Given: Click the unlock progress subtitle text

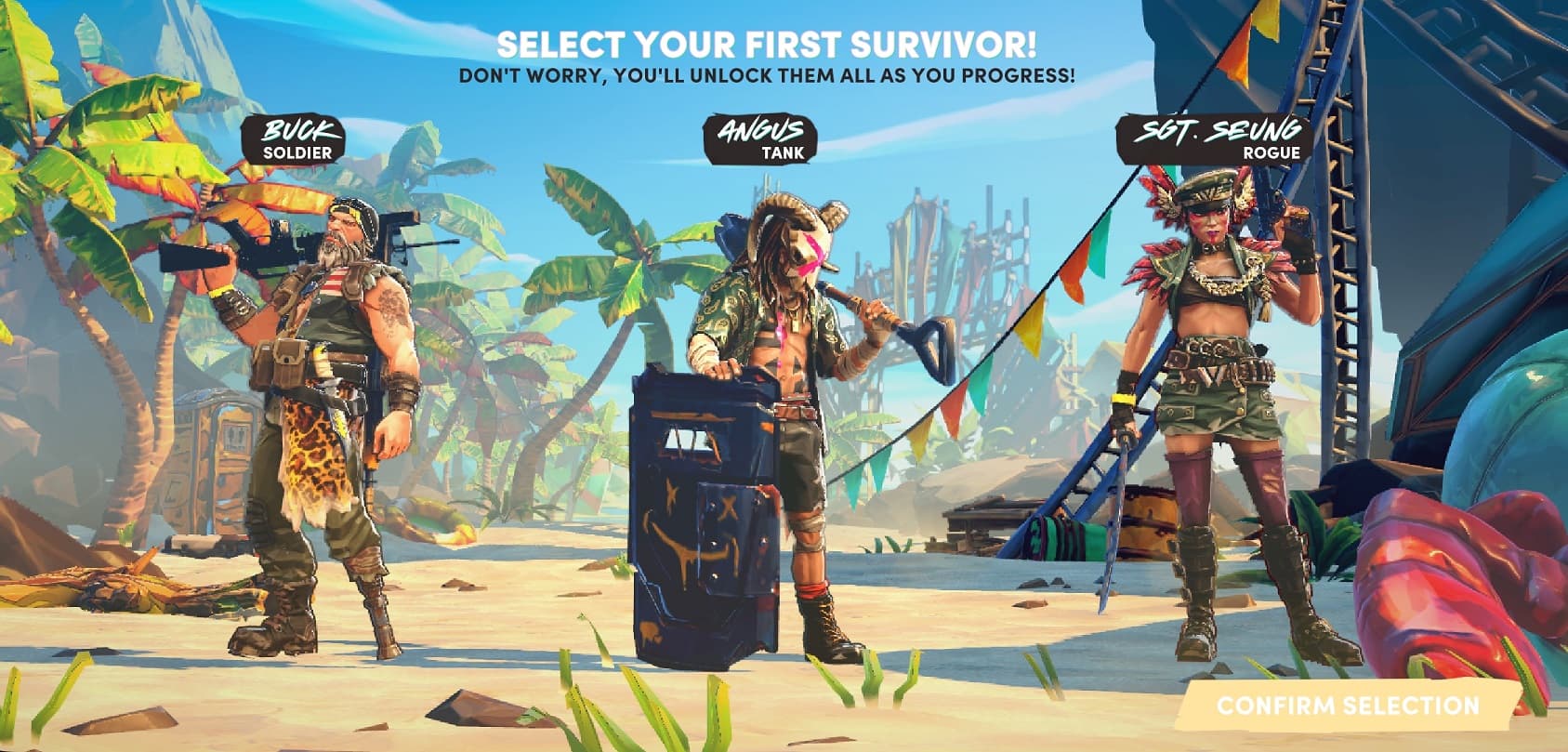Looking at the screenshot, I should click(x=764, y=73).
